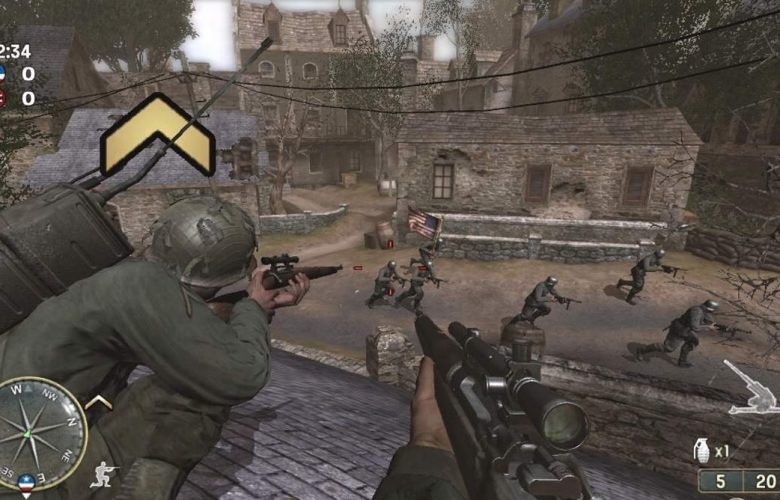Click the red team score emblem
Screen dimensions: 780x500
[3, 98]
